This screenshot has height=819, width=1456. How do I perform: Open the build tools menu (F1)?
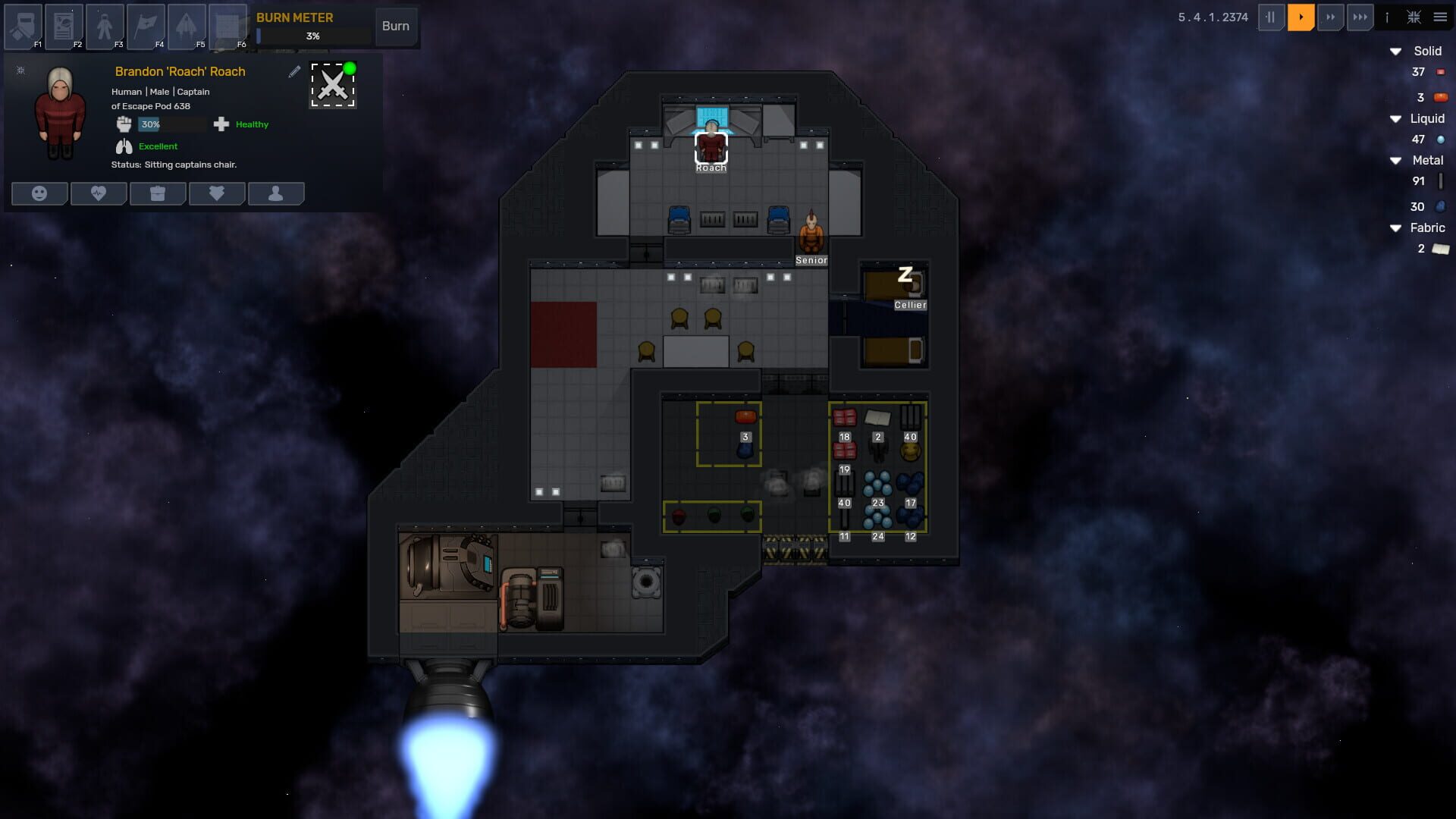coord(24,27)
